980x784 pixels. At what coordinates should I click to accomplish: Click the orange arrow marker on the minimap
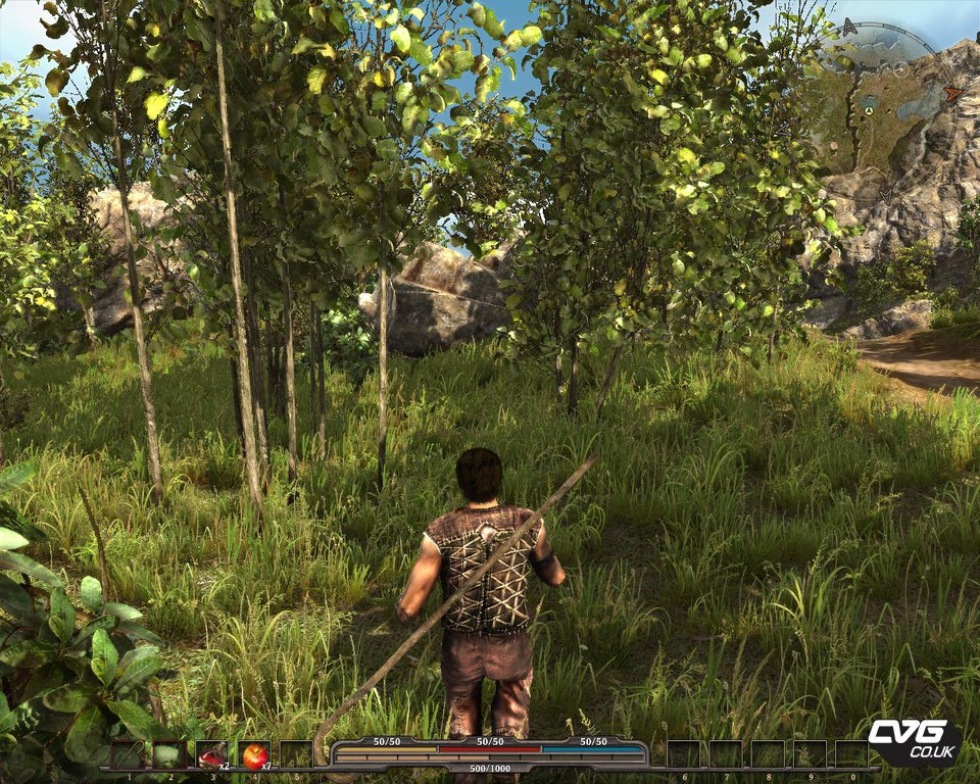tap(953, 93)
